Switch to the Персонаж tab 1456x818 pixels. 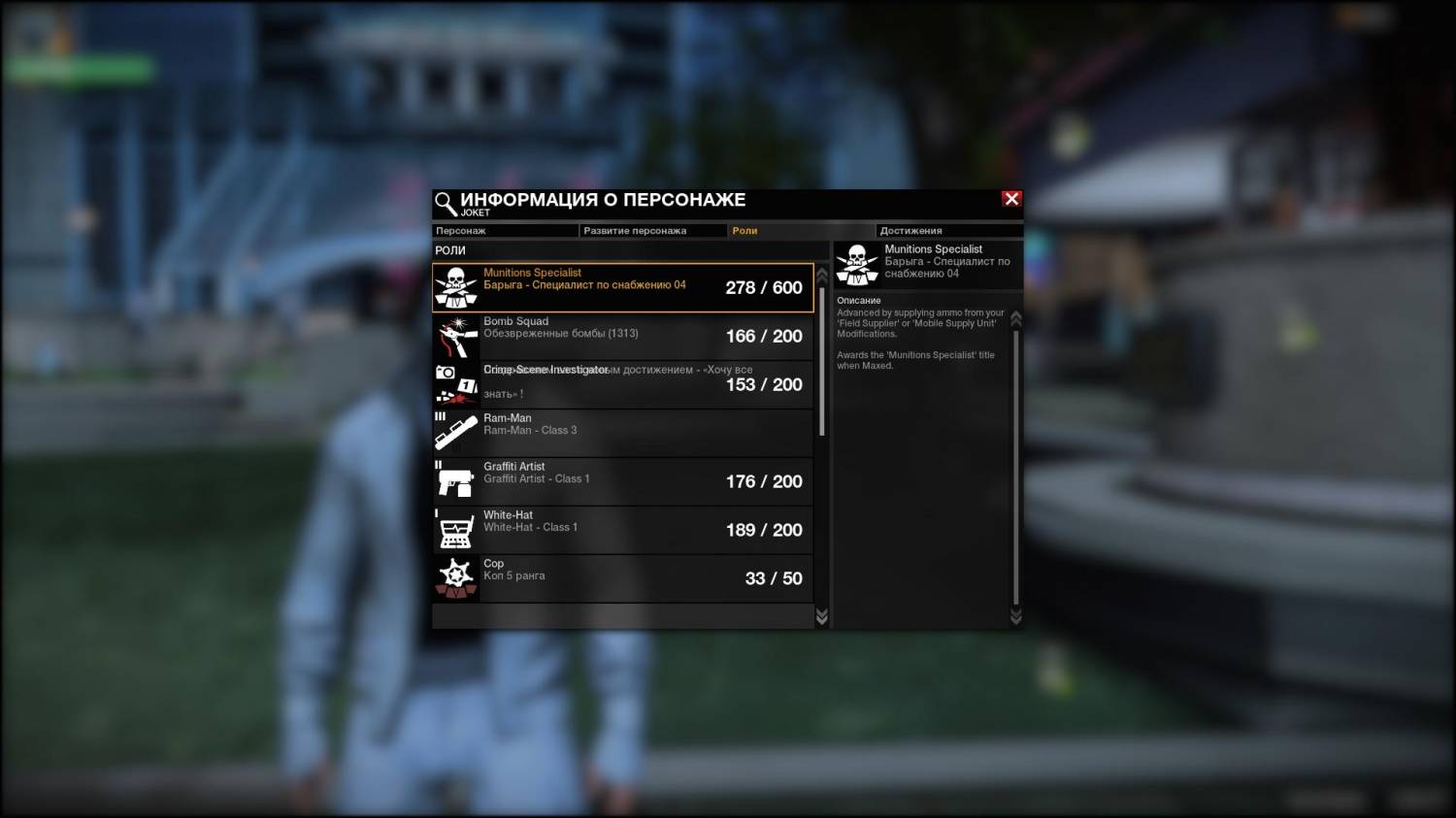click(x=505, y=231)
